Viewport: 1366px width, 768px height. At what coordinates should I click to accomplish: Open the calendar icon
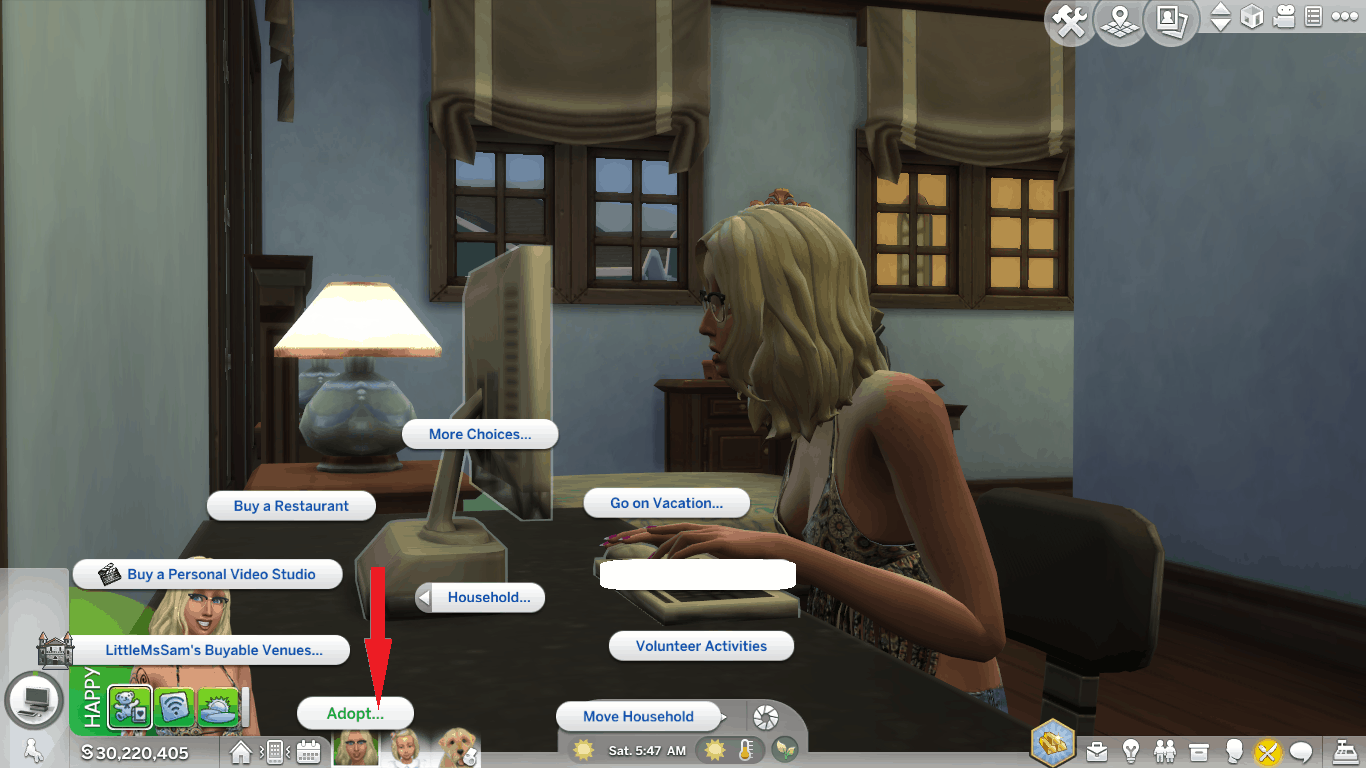tap(308, 750)
